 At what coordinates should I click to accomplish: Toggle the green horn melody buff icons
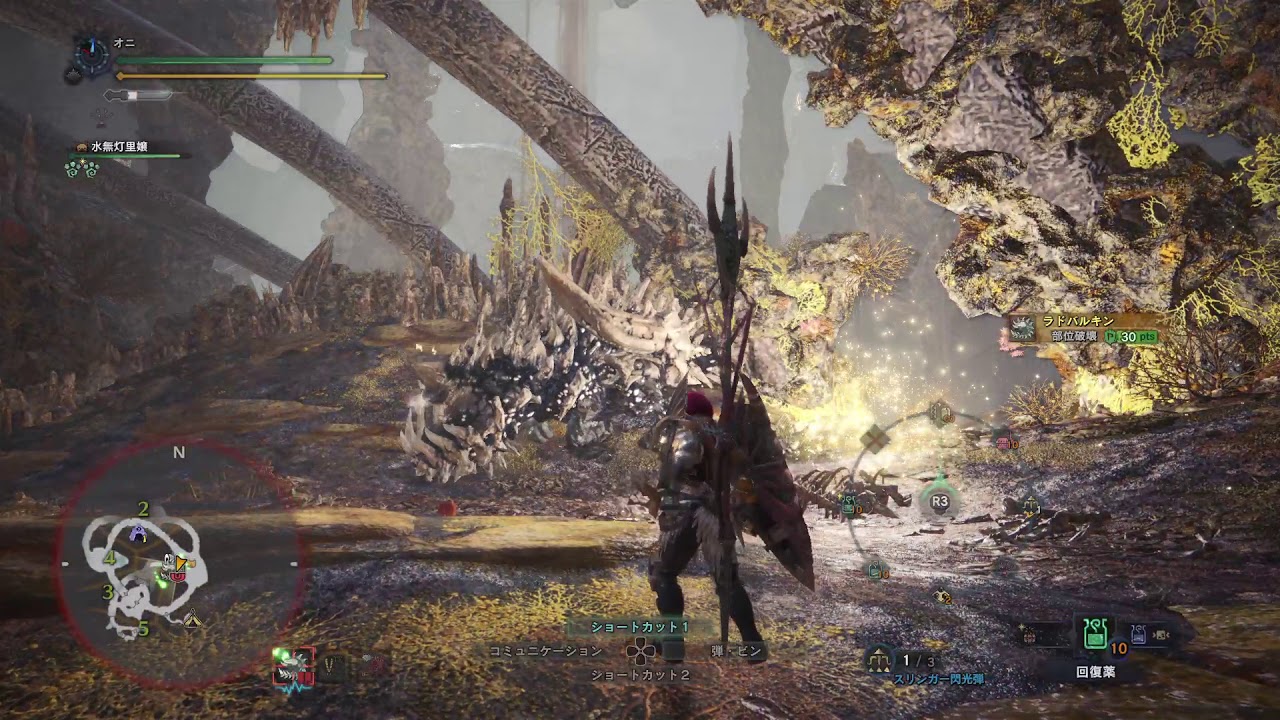click(x=82, y=170)
